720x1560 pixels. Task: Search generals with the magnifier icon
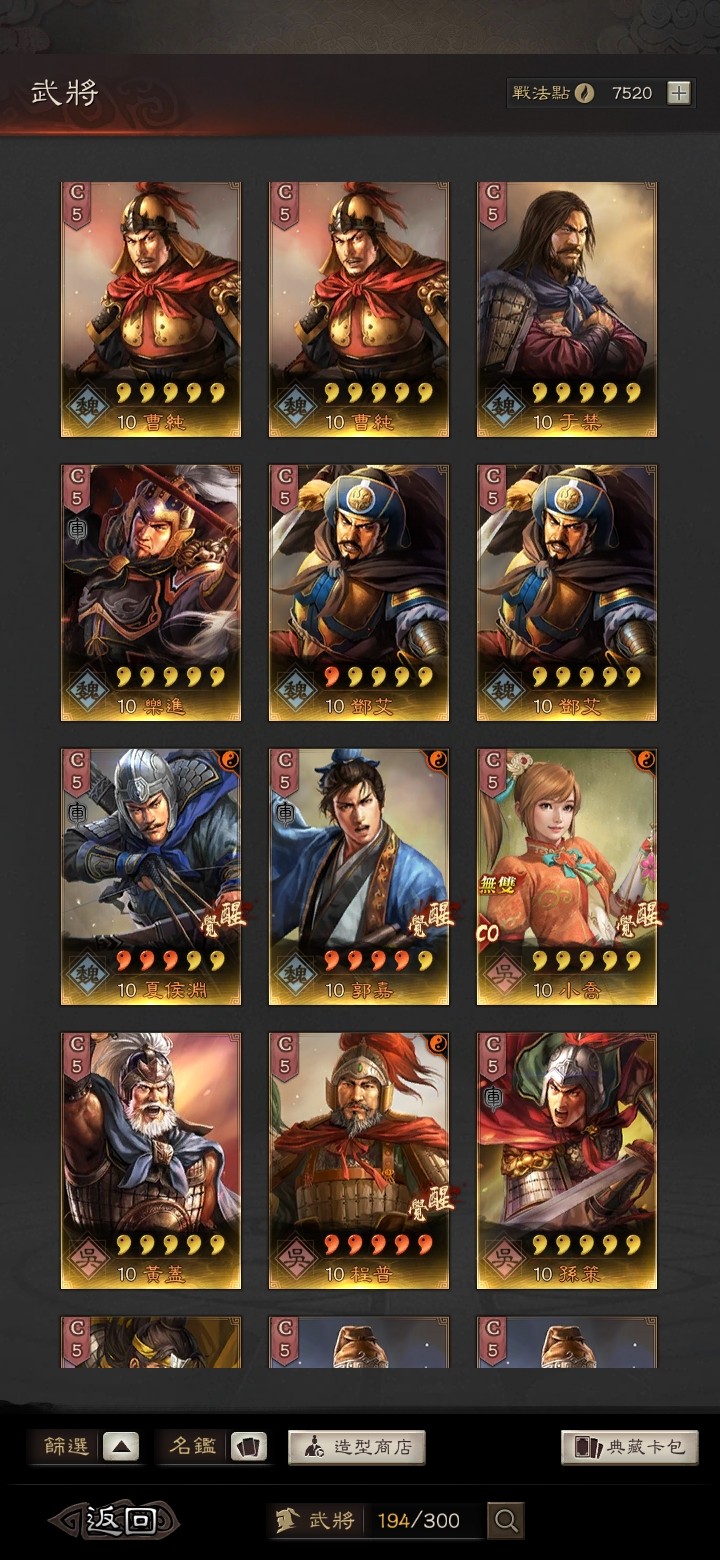pos(506,1521)
